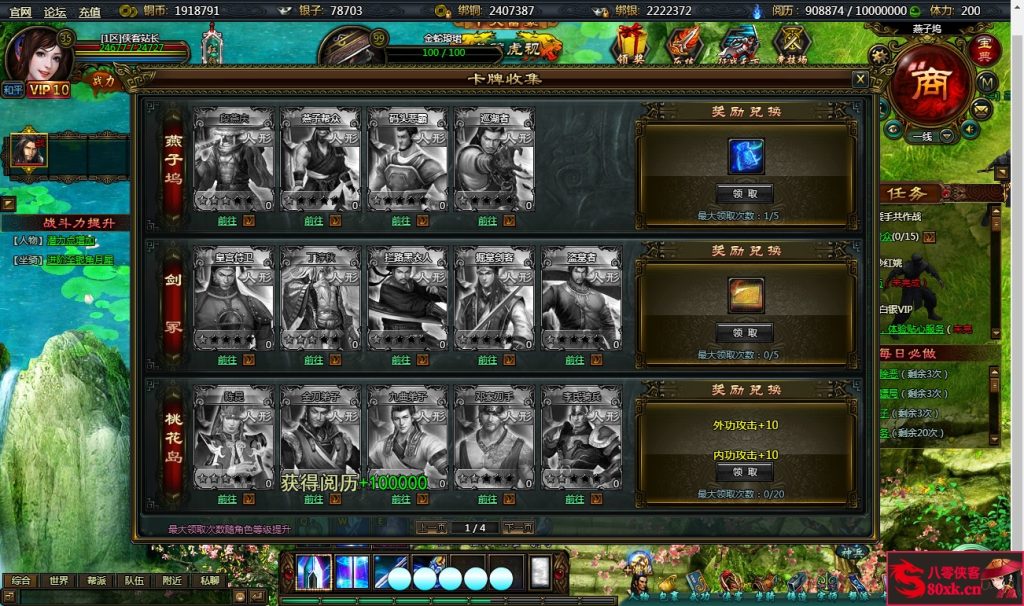Select the 皇宫侍卫 card

tap(232, 298)
